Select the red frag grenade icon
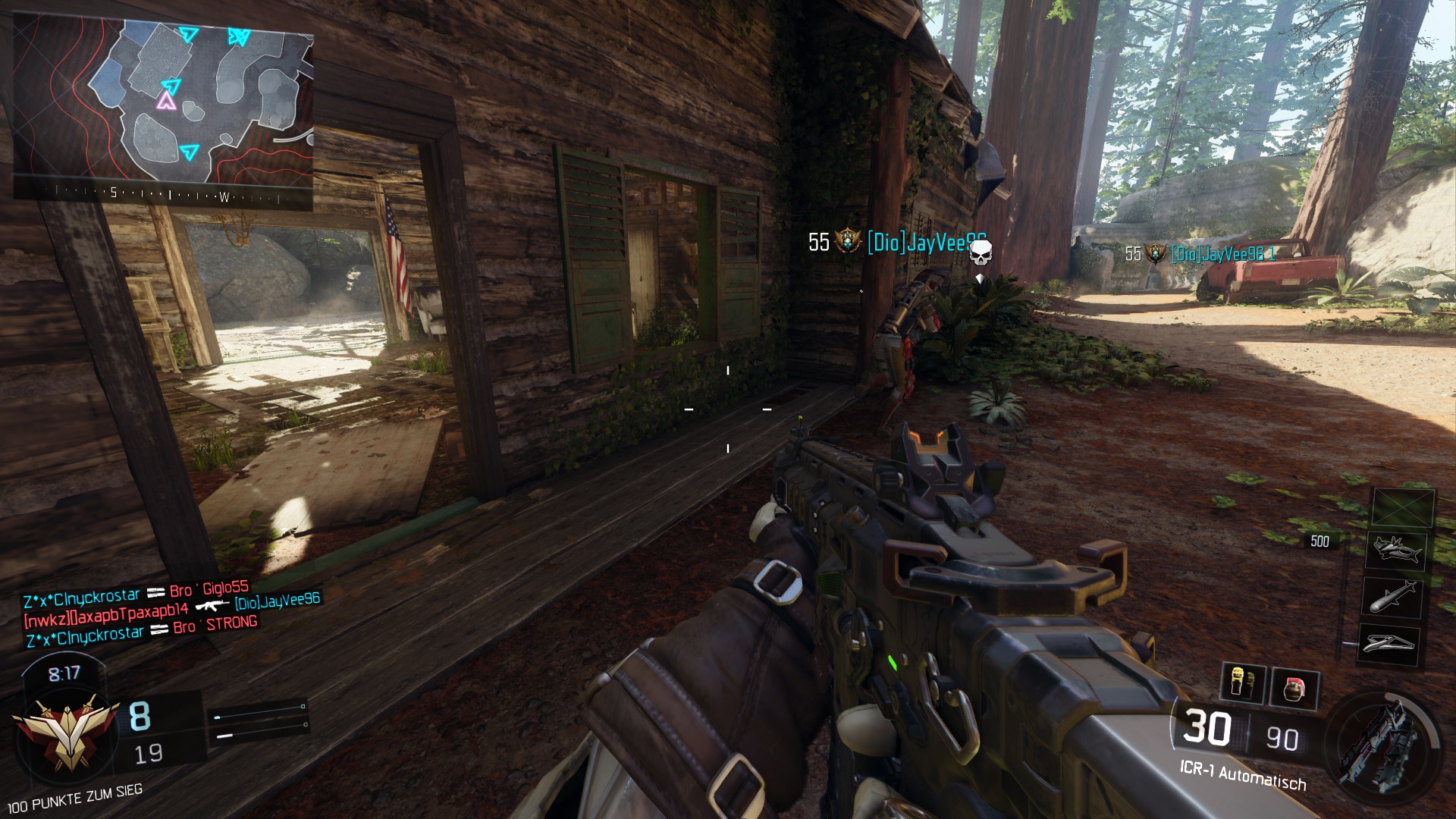 1294,689
